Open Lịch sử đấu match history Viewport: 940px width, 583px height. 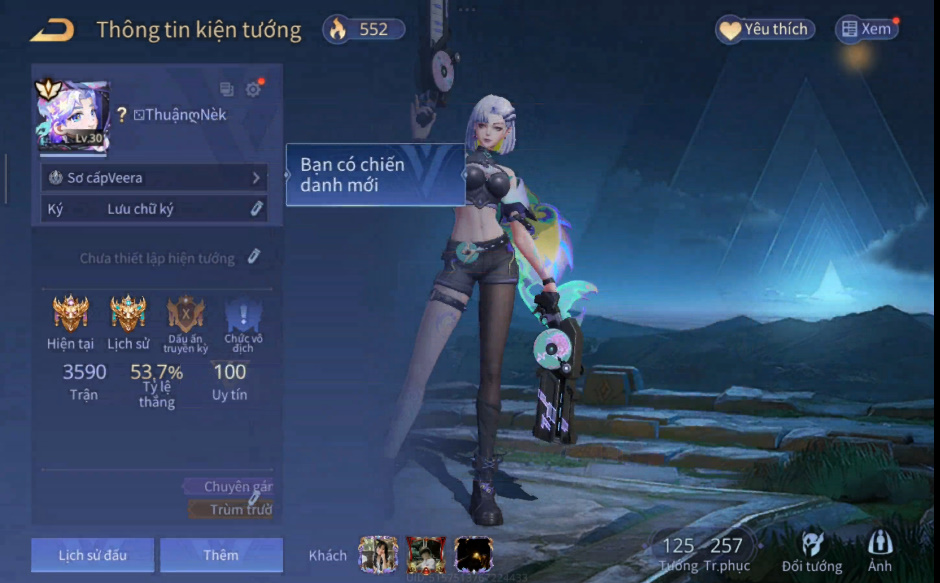(92, 555)
